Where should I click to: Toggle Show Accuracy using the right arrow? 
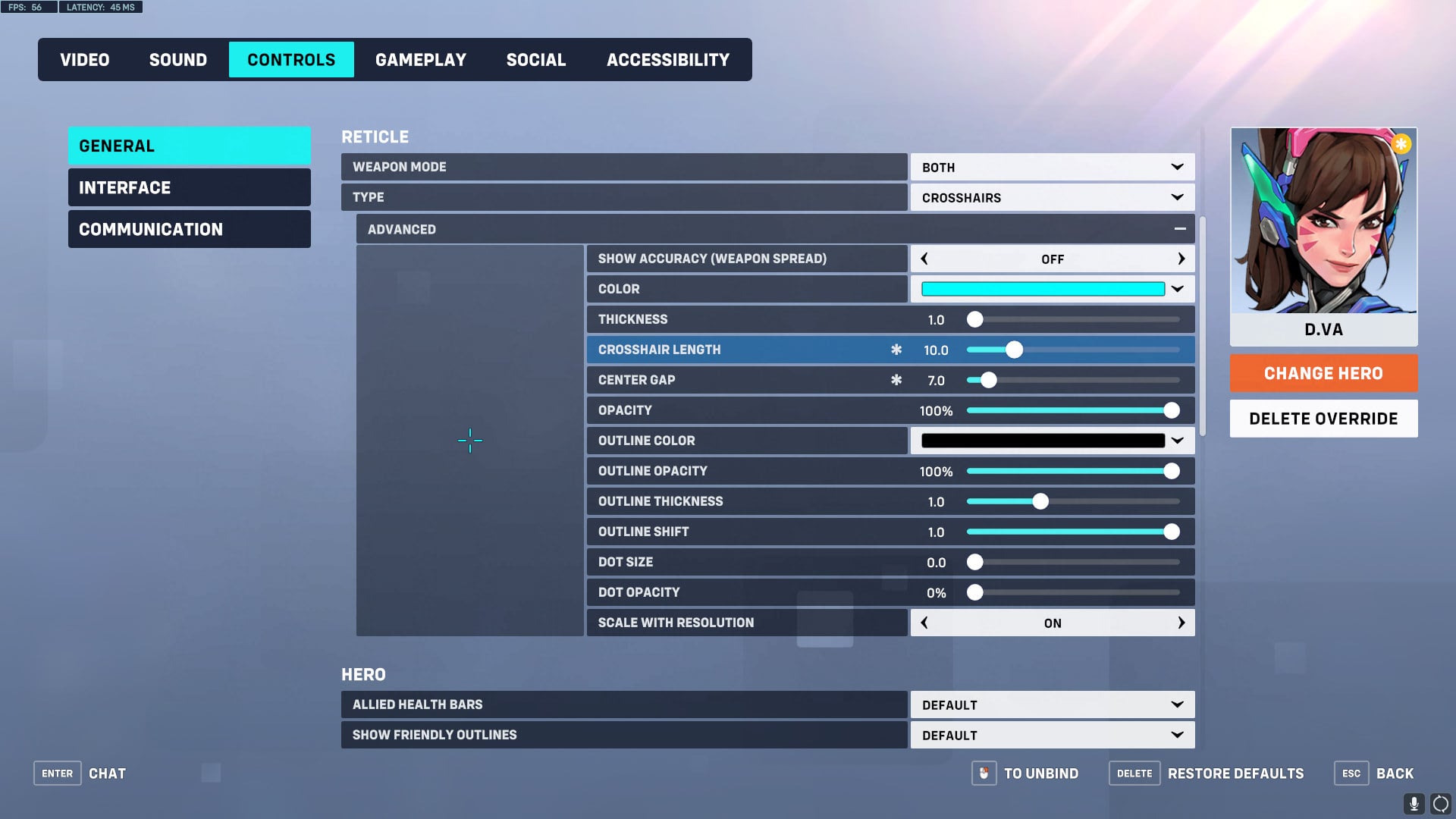coord(1181,259)
